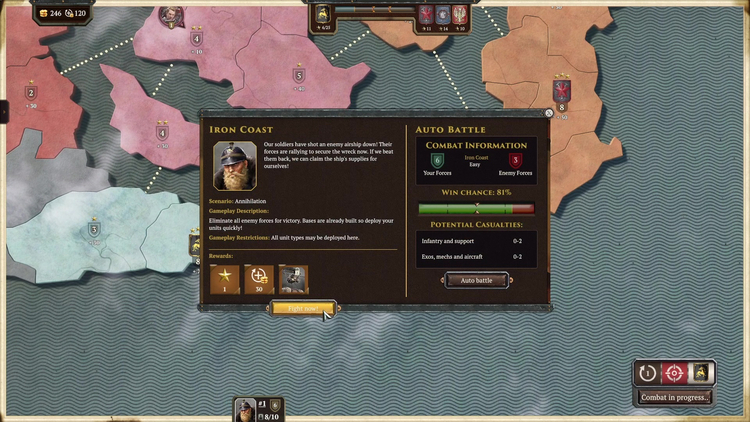The height and width of the screenshot is (422, 750).
Task: Select the red crosshair combat phase icon
Action: (675, 373)
